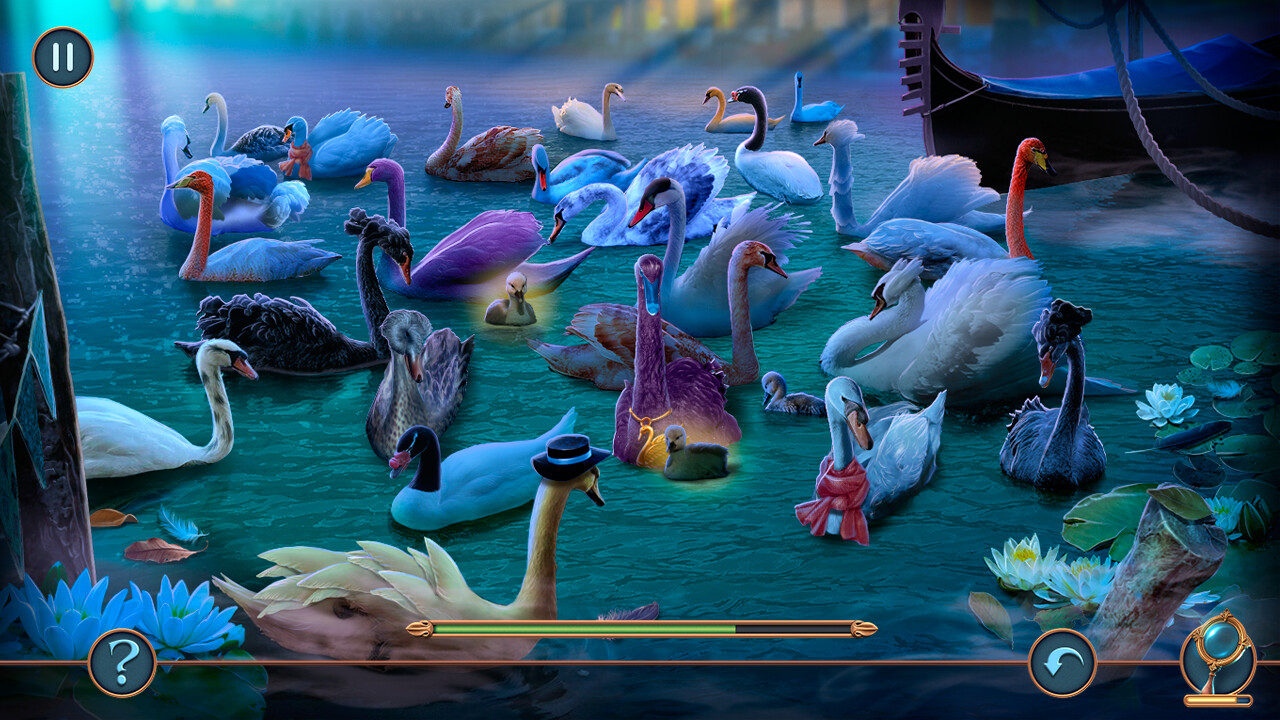Click the progress bar at screen bottom
The image size is (1280, 720).
[640, 629]
